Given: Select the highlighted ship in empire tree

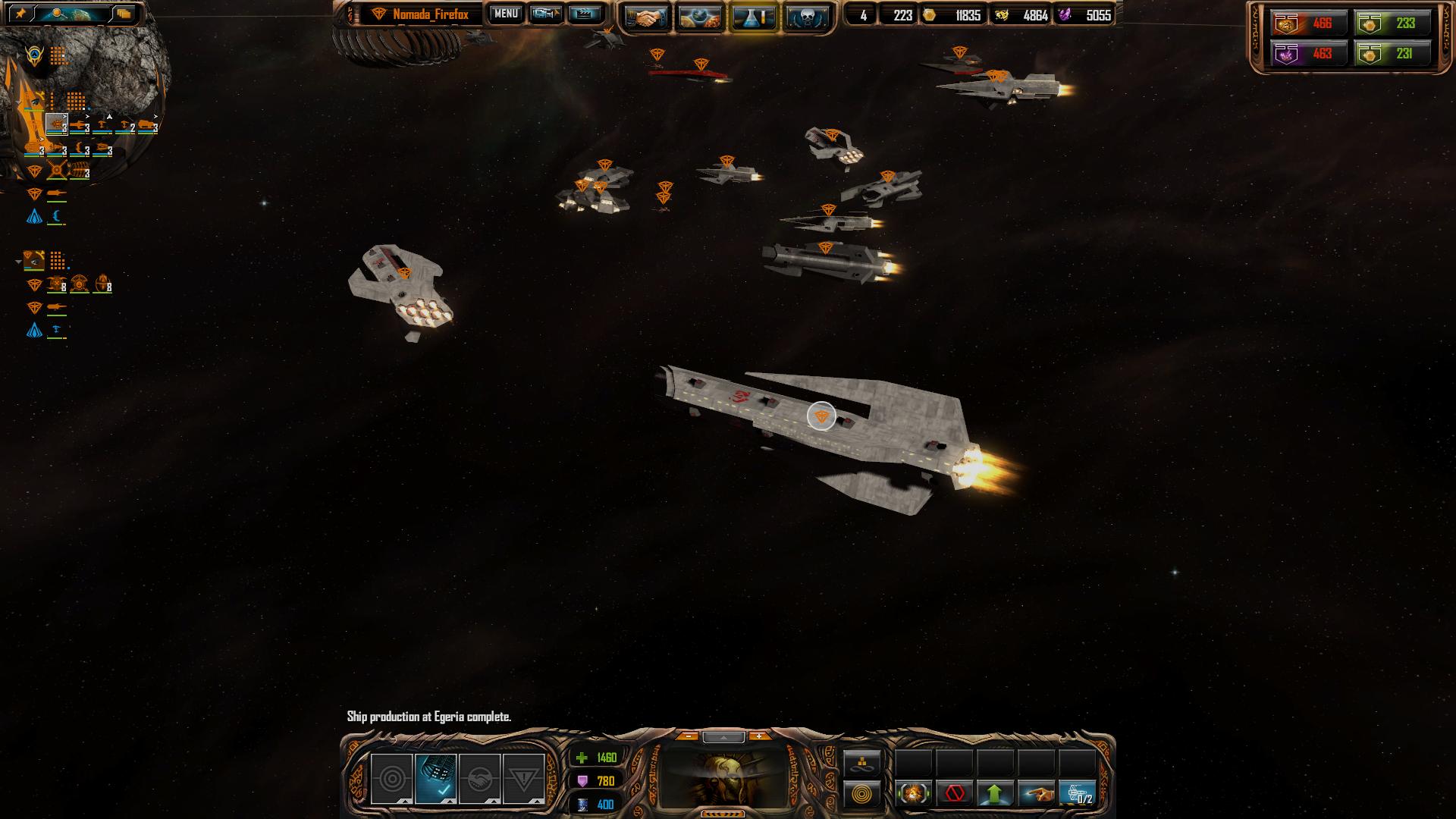Looking at the screenshot, I should tap(57, 124).
